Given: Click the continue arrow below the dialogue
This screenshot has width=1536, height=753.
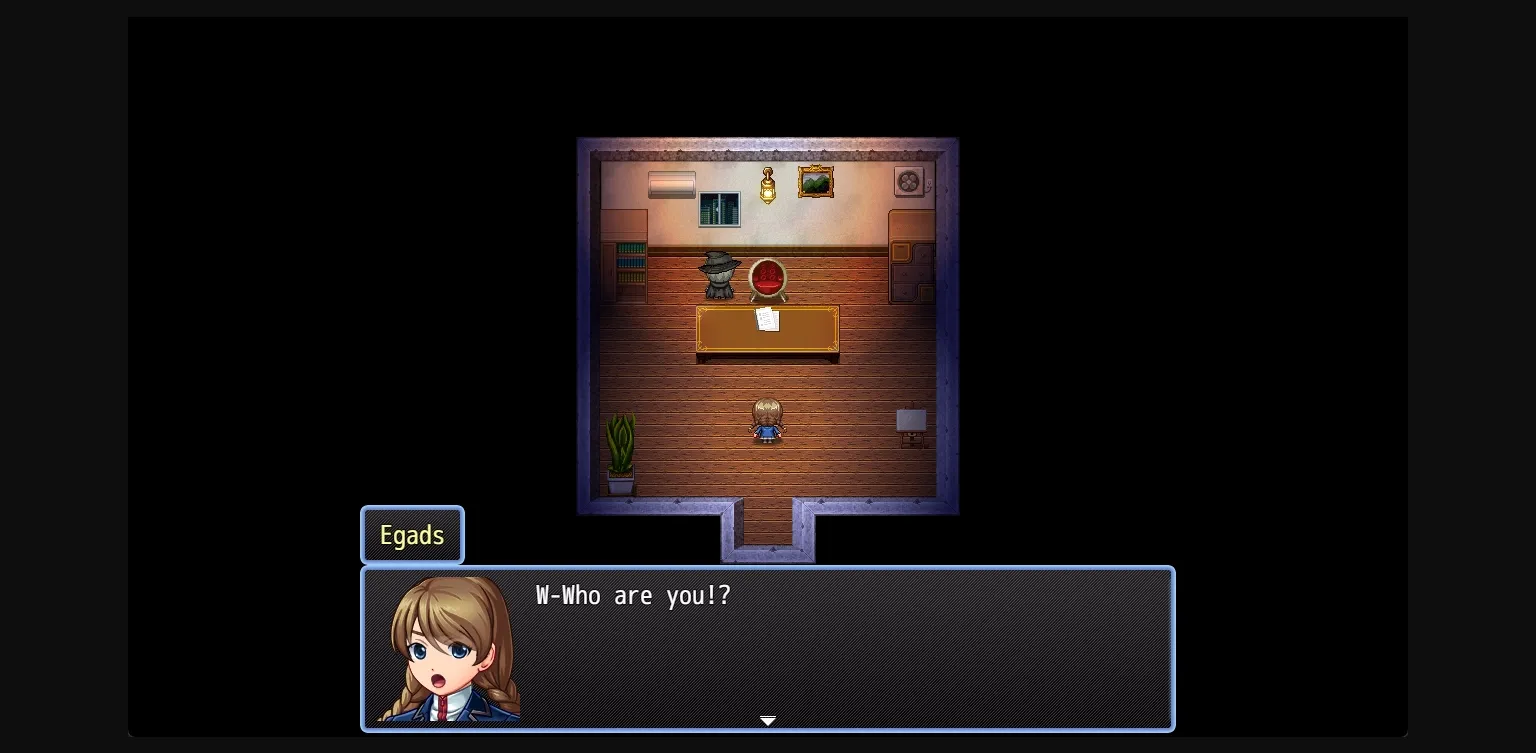Looking at the screenshot, I should [x=768, y=721].
